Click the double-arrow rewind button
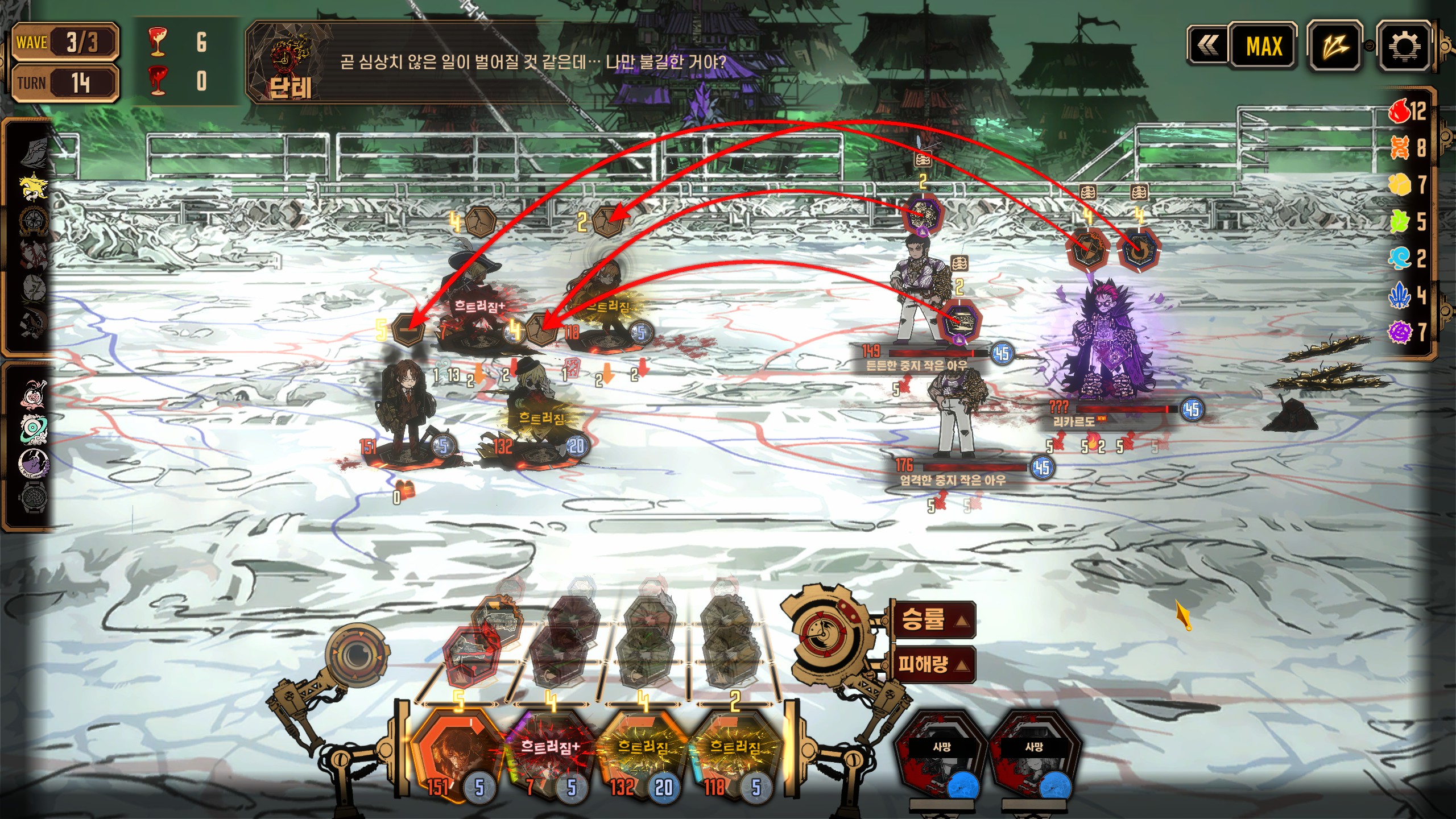1456x819 pixels. point(1208,46)
